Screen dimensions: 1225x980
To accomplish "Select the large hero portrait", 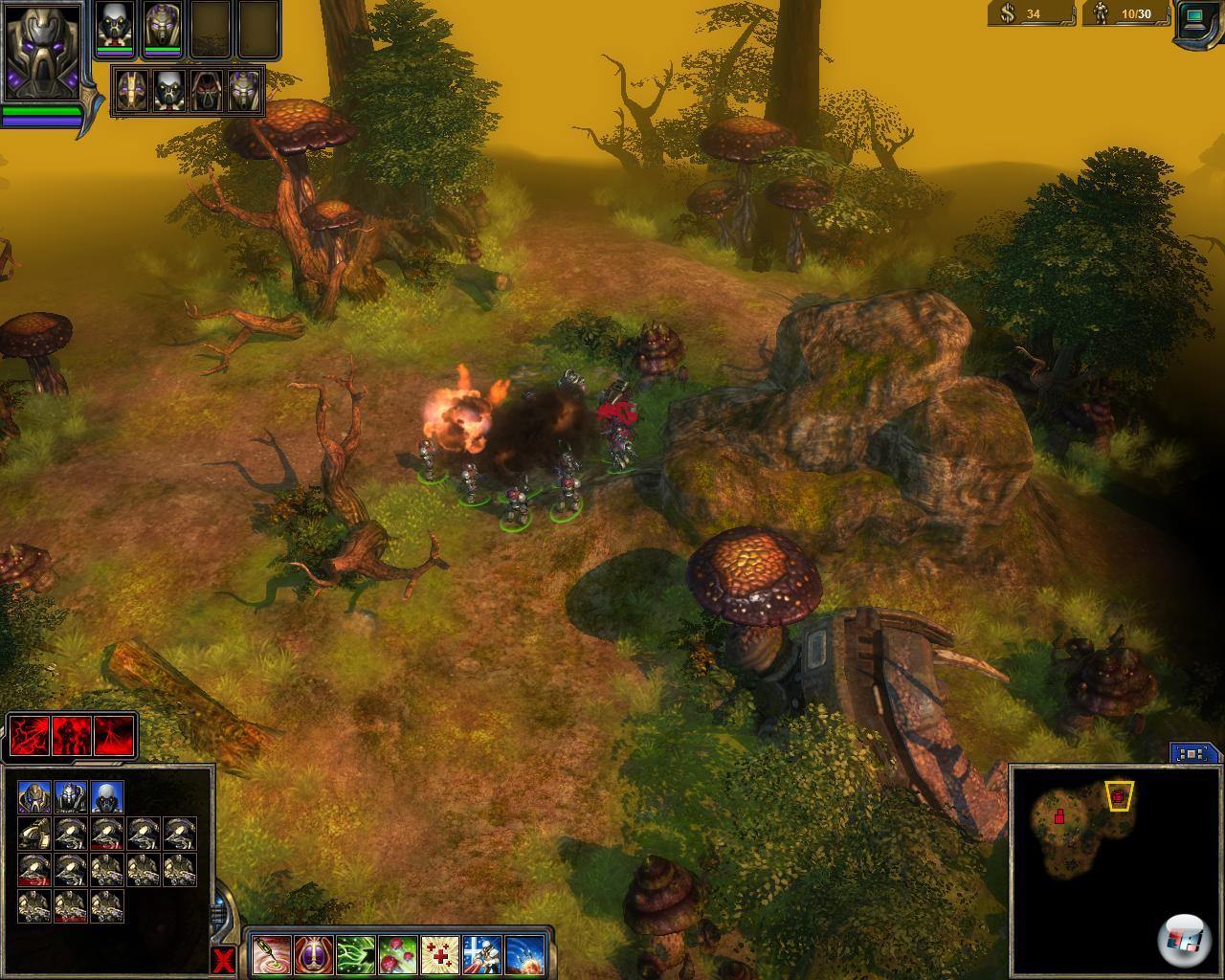I will (x=41, y=51).
